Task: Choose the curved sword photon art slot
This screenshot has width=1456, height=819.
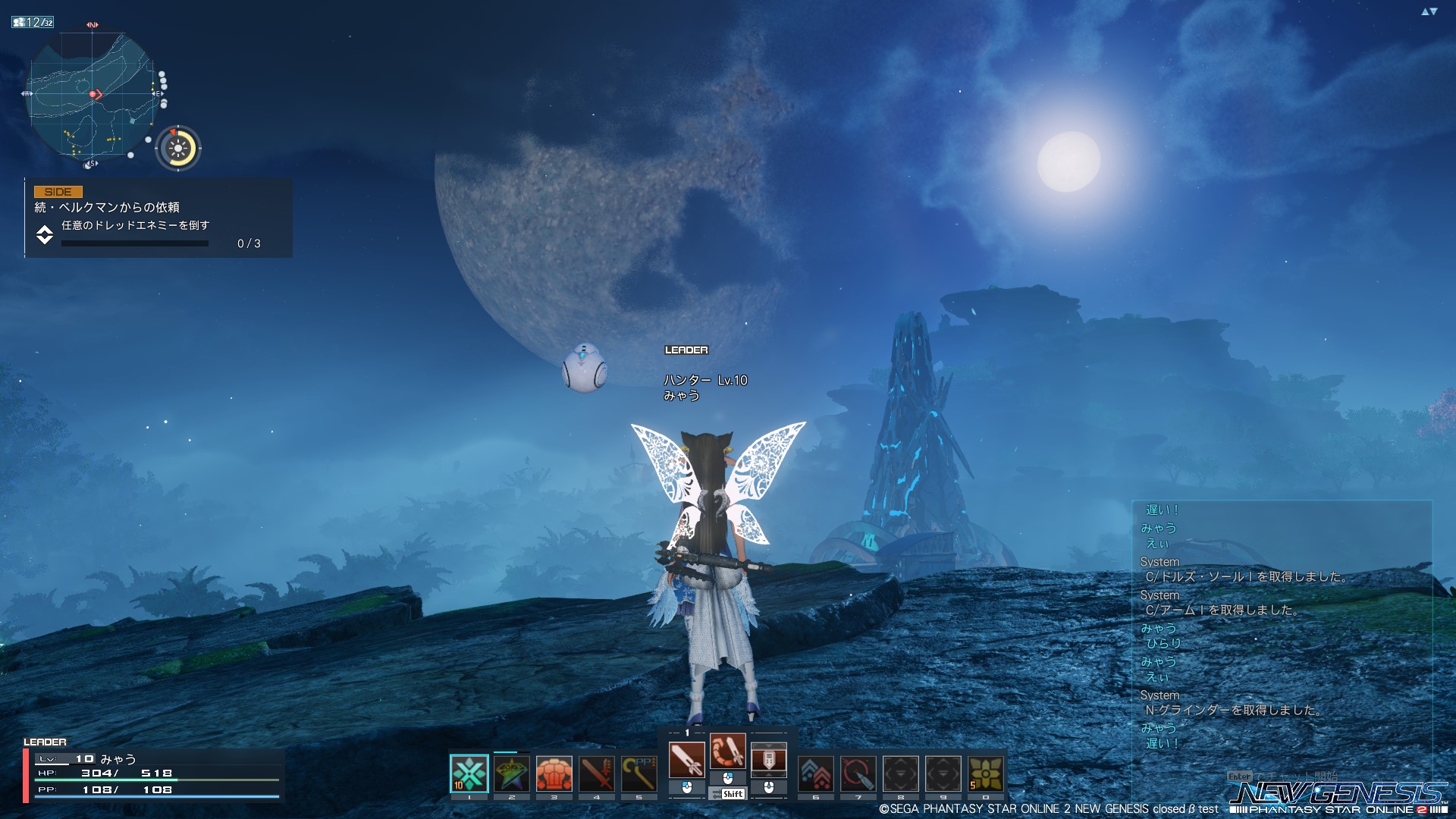Action: [728, 752]
